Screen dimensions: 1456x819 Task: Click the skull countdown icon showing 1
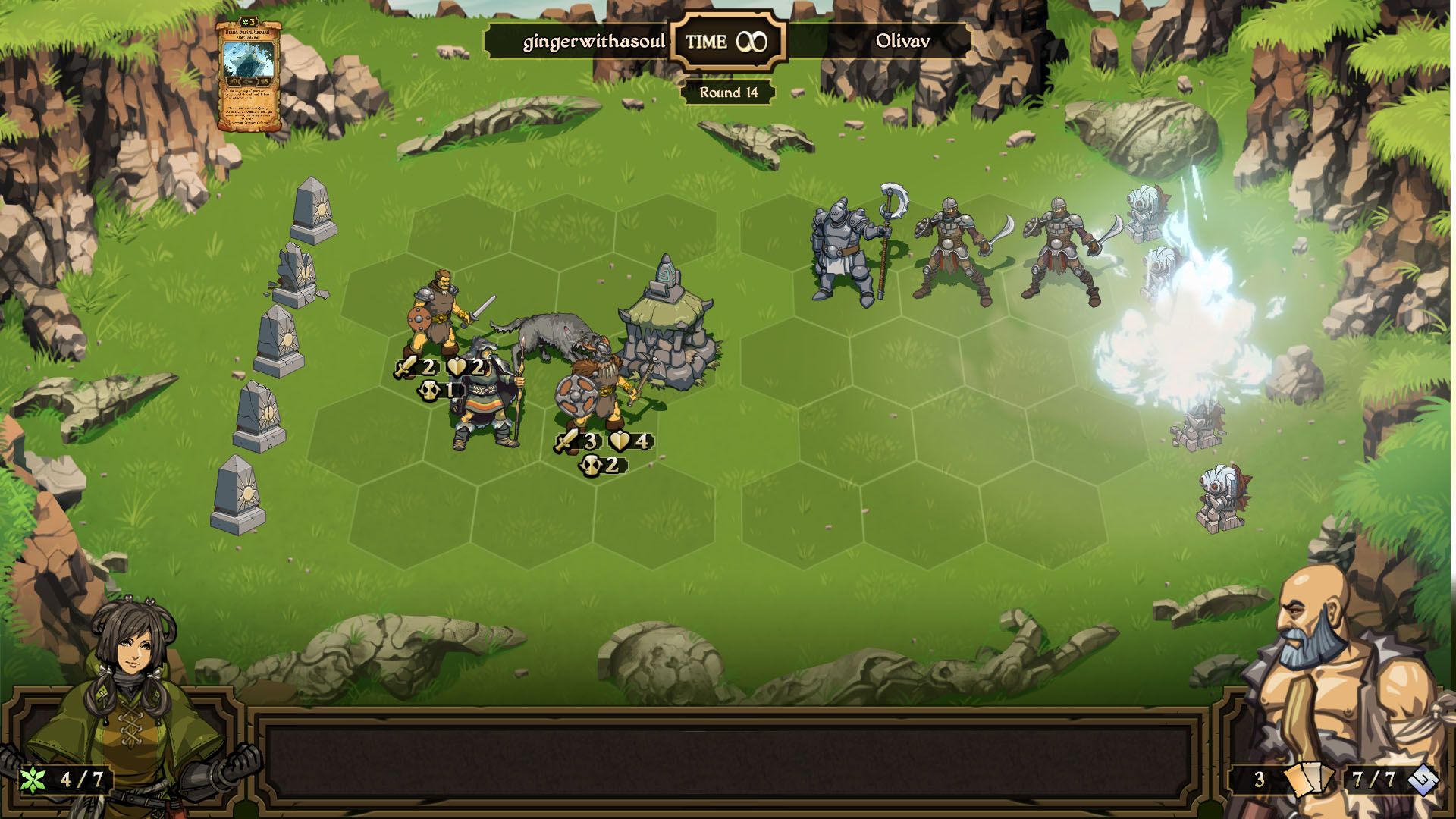click(431, 391)
